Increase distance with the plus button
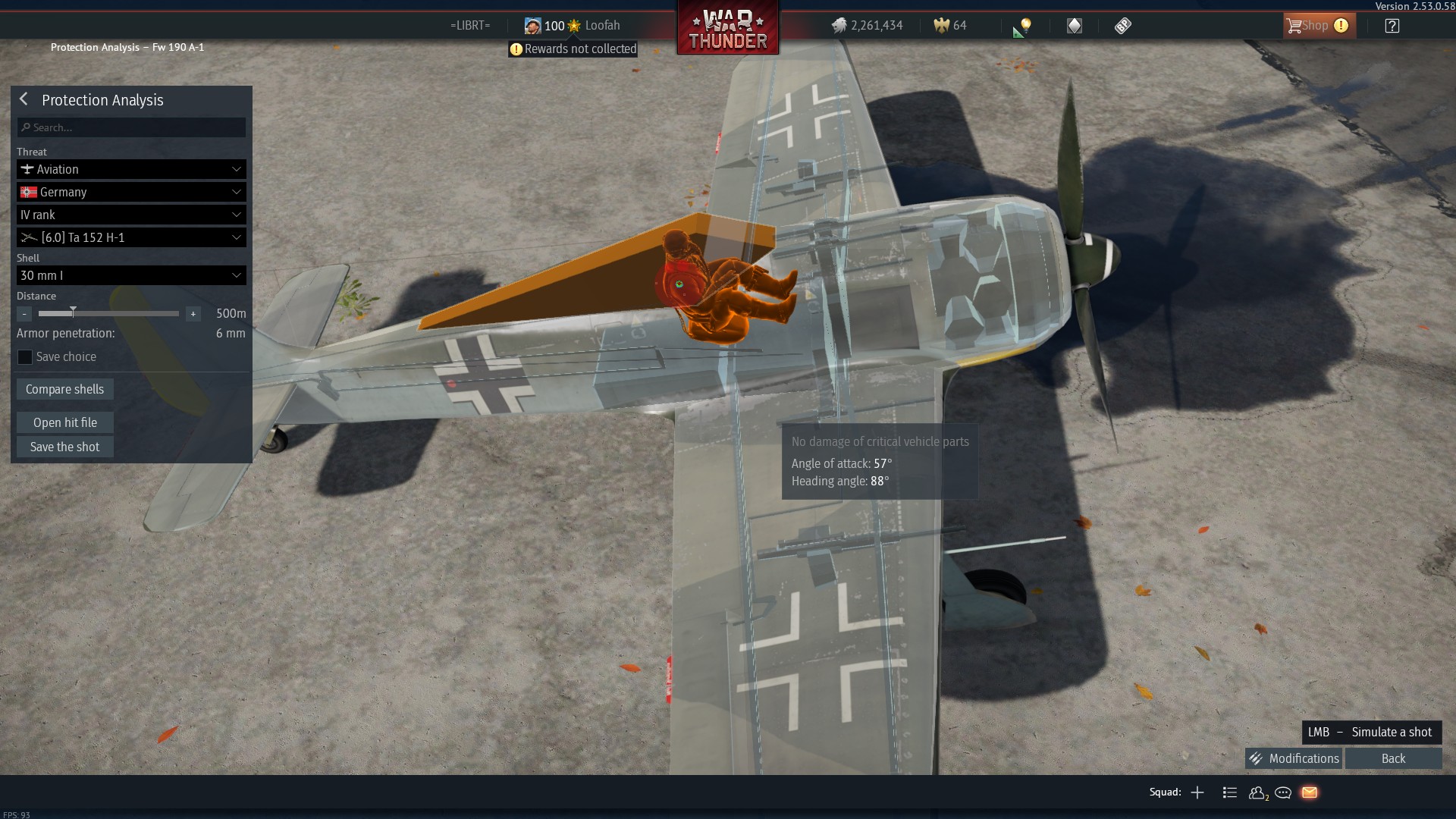Image resolution: width=1456 pixels, height=819 pixels. pos(193,314)
